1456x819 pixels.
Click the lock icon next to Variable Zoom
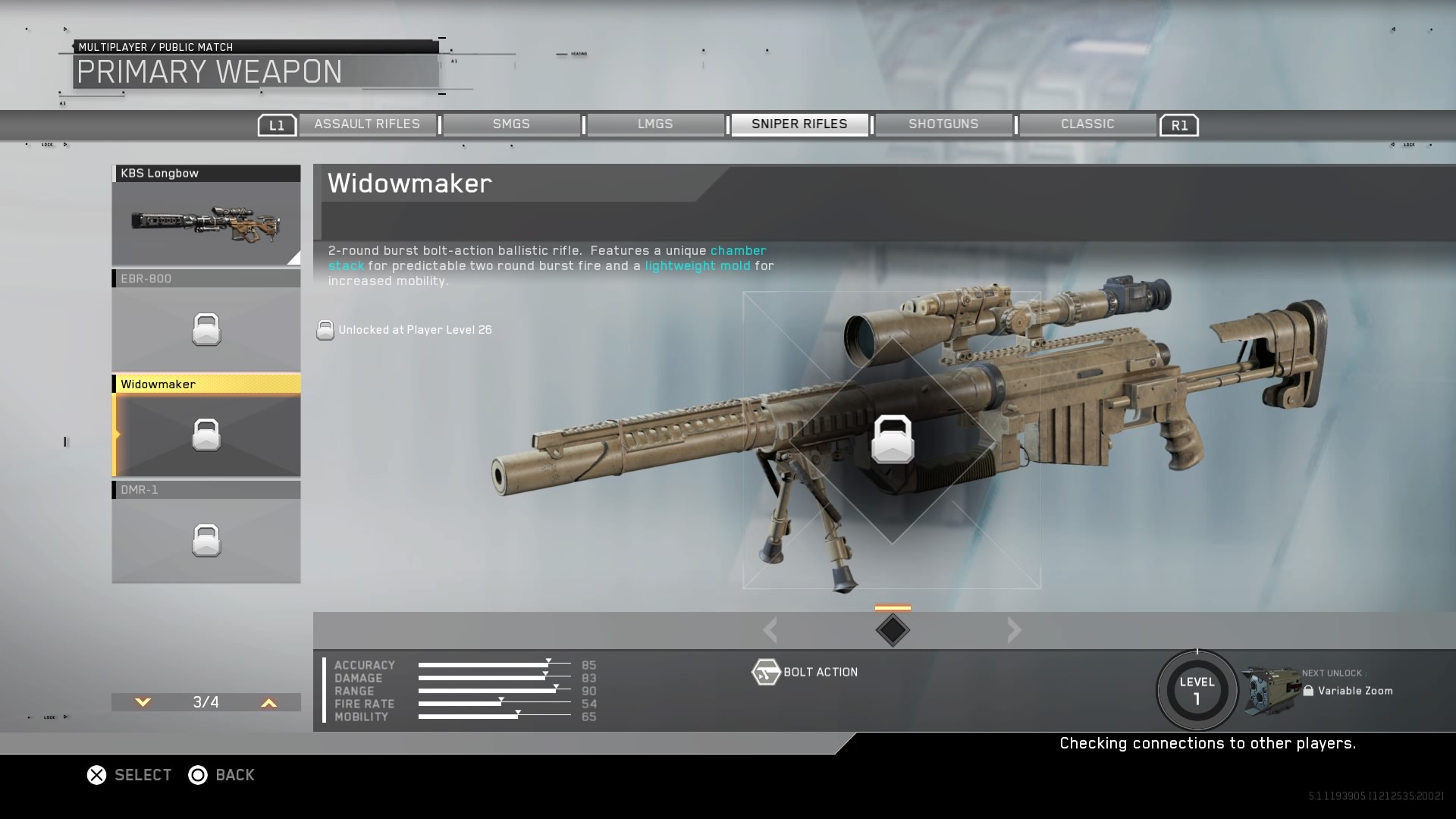(x=1310, y=691)
